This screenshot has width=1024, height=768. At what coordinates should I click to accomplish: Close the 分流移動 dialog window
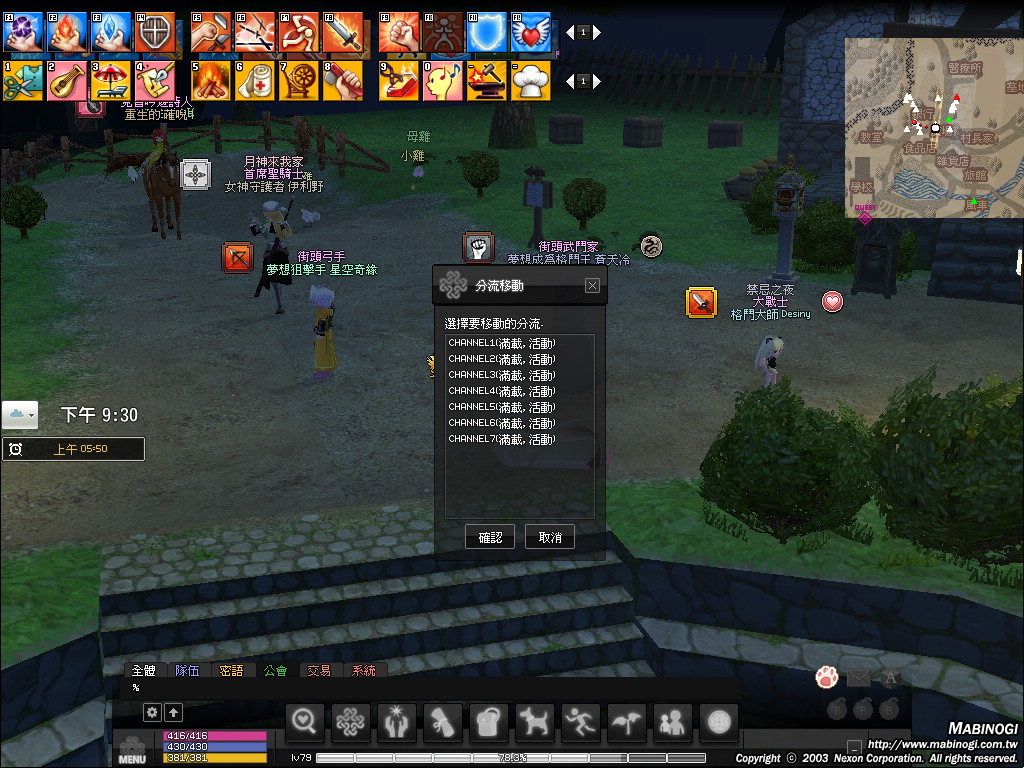tap(592, 286)
